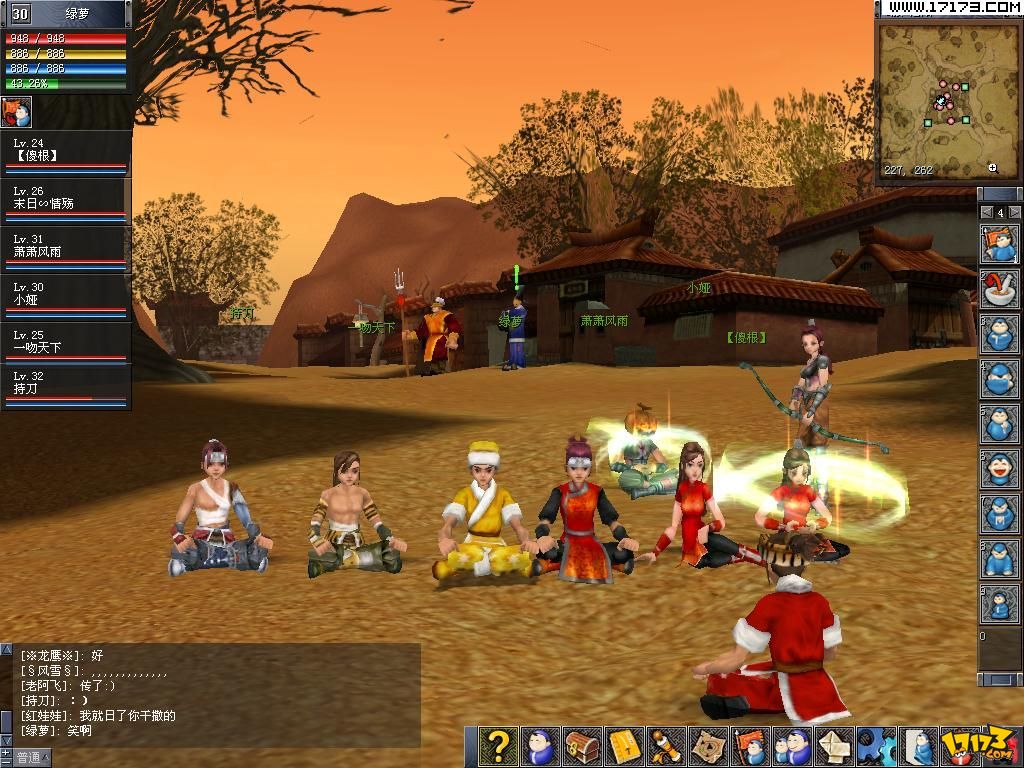The image size is (1024, 768).
Task: Open the yellow question mark help button
Action: pos(498,746)
